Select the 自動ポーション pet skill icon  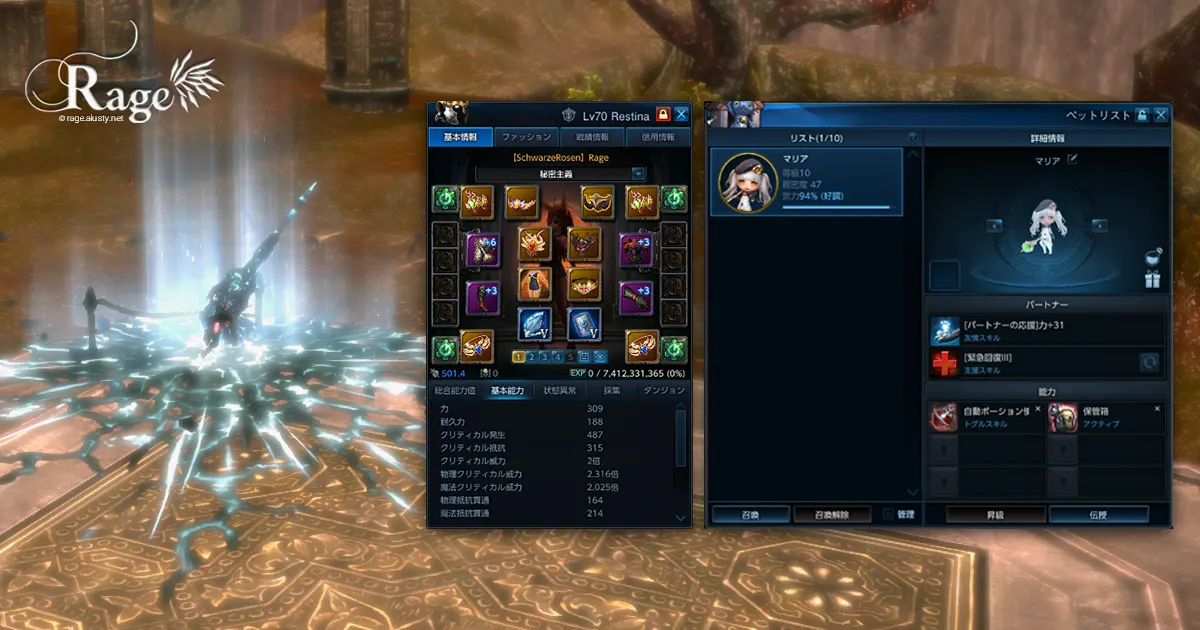pos(945,418)
